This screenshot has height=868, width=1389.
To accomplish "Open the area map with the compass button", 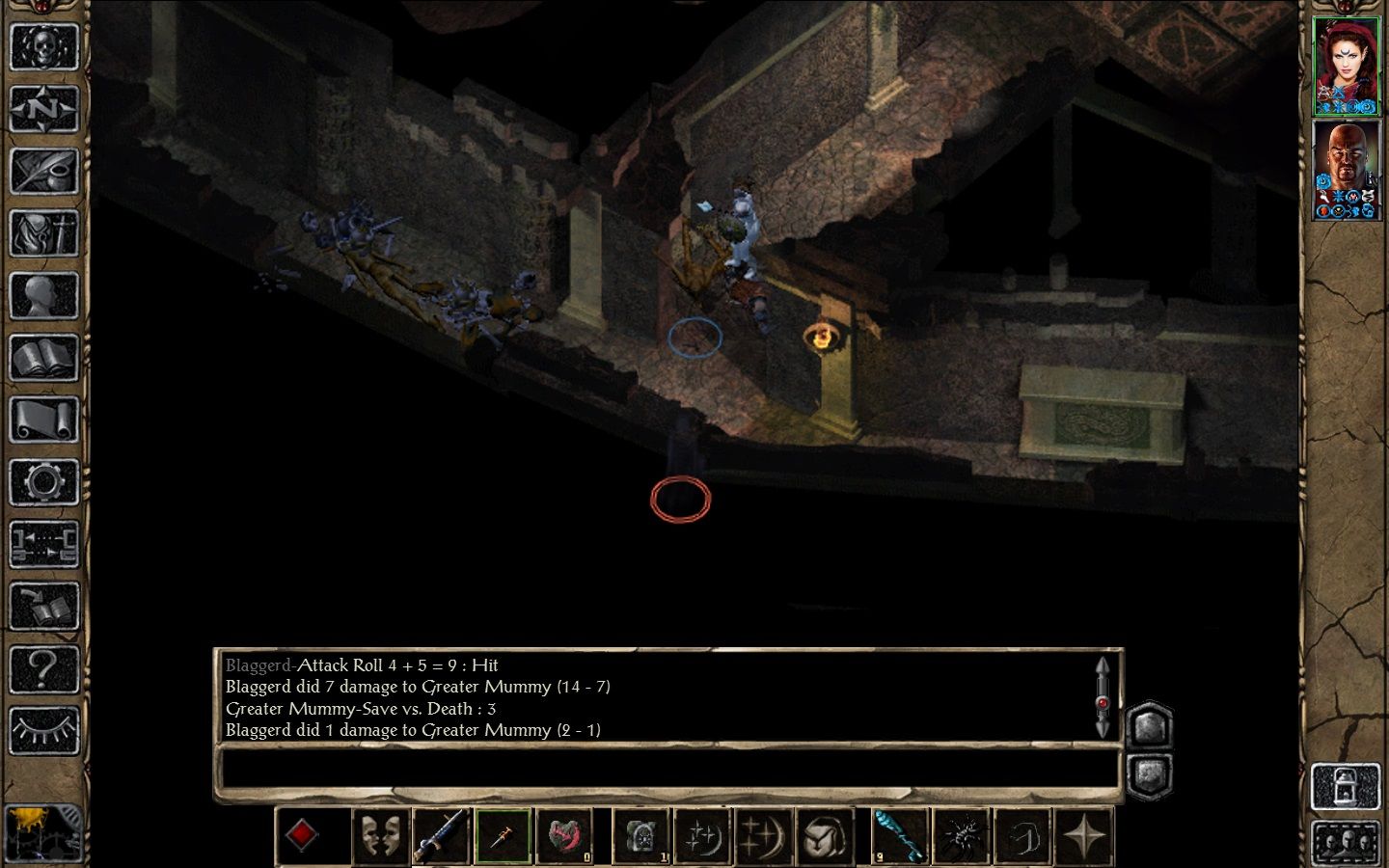I will point(43,109).
